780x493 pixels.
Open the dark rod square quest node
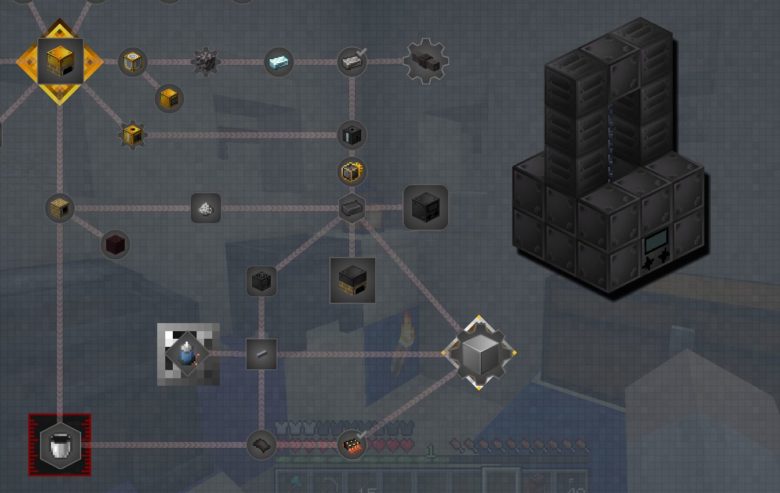(261, 353)
